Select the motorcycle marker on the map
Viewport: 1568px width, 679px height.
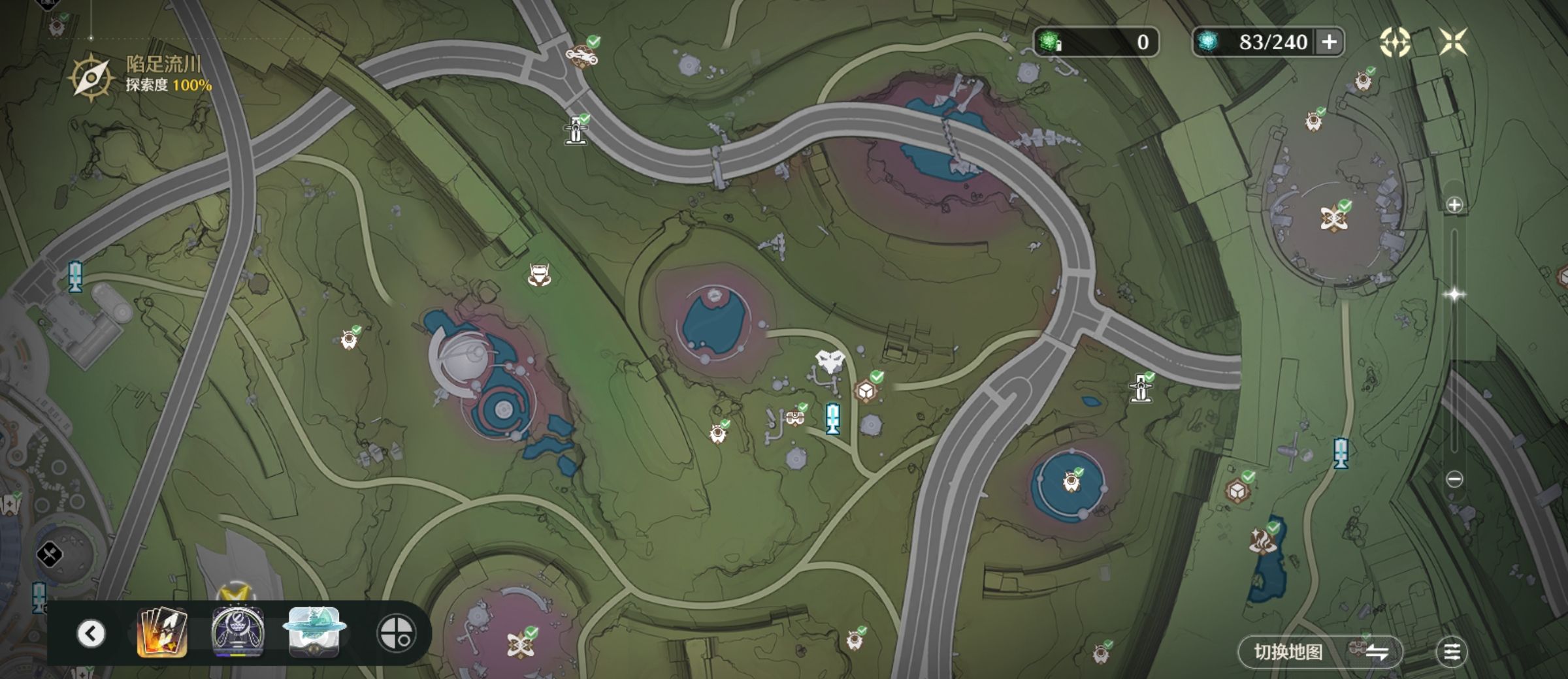pyautogui.click(x=580, y=55)
